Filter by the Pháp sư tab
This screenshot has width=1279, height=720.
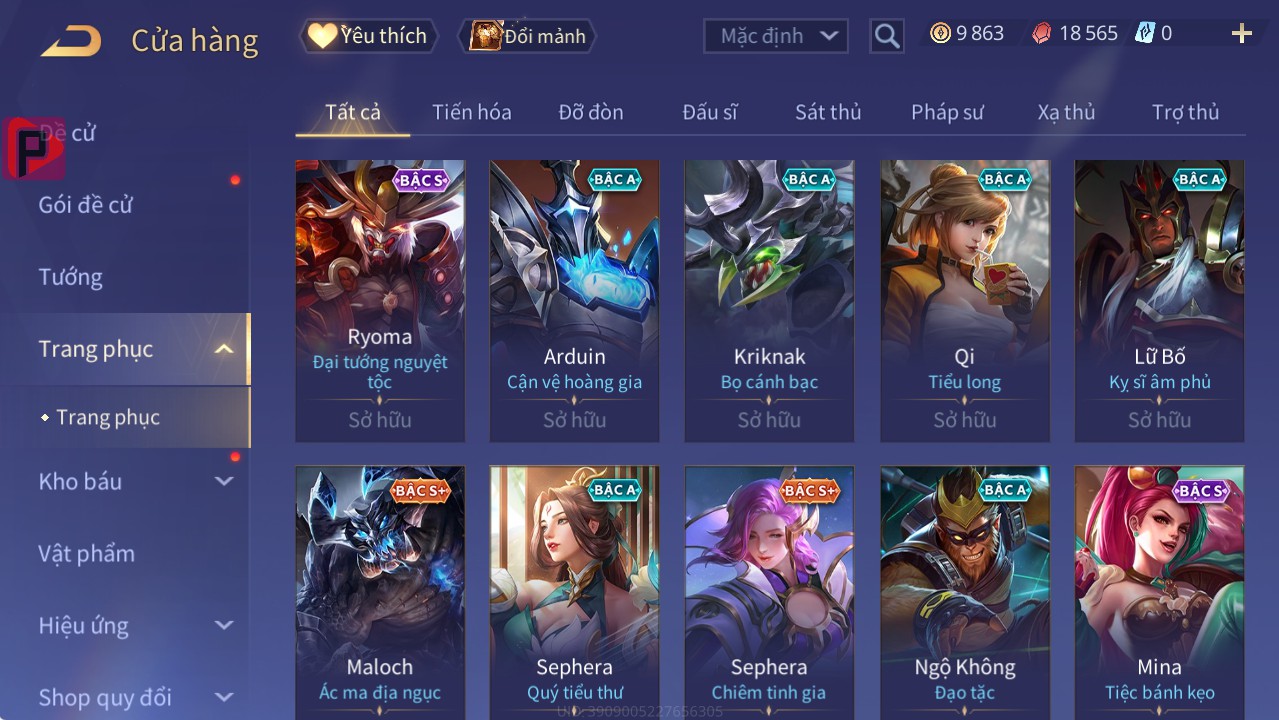(x=947, y=112)
